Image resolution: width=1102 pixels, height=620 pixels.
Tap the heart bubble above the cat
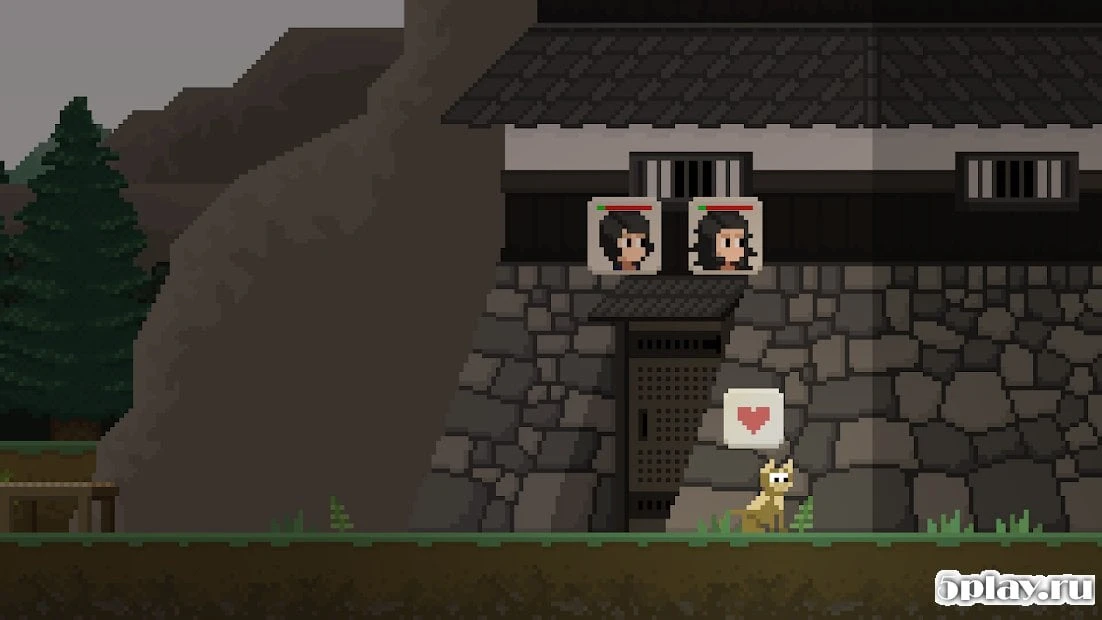[753, 416]
